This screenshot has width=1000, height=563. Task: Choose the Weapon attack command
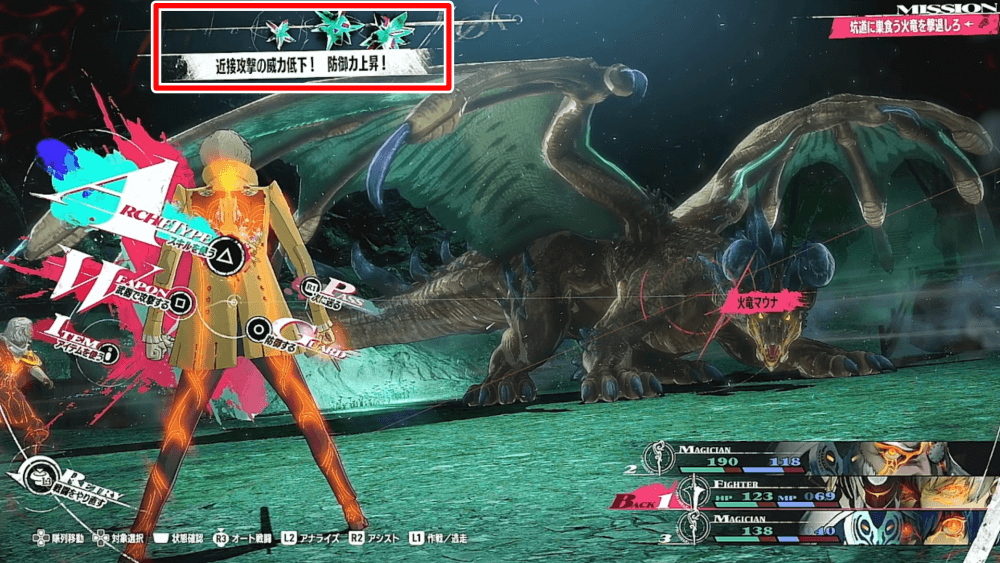pyautogui.click(x=182, y=297)
